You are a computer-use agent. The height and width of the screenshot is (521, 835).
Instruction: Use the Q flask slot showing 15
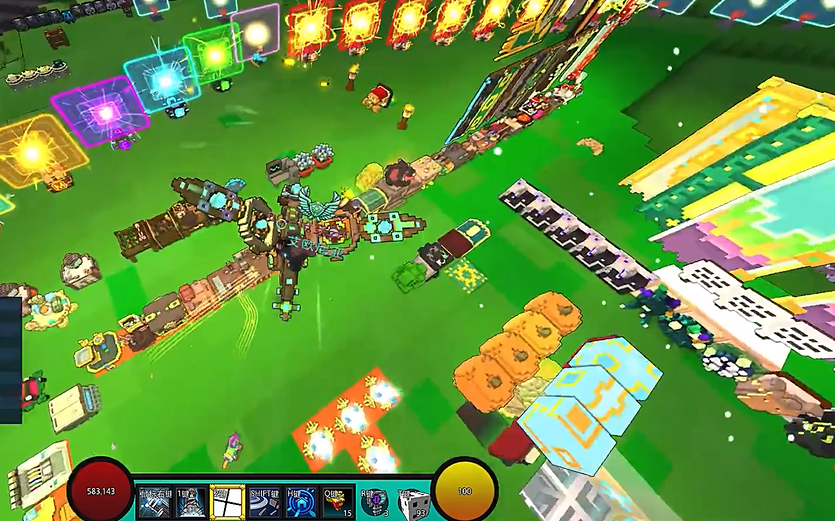[337, 500]
